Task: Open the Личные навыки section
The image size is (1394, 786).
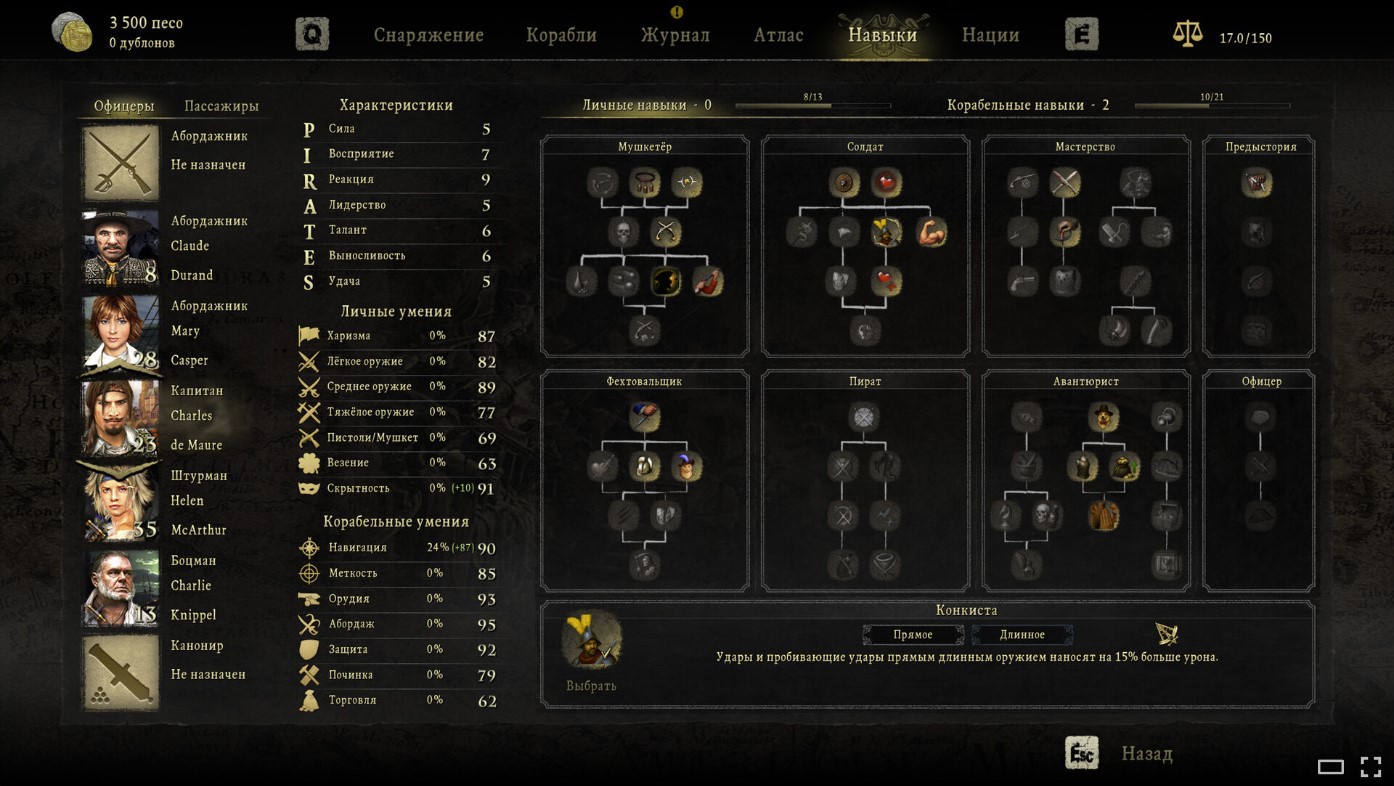Action: 646,105
